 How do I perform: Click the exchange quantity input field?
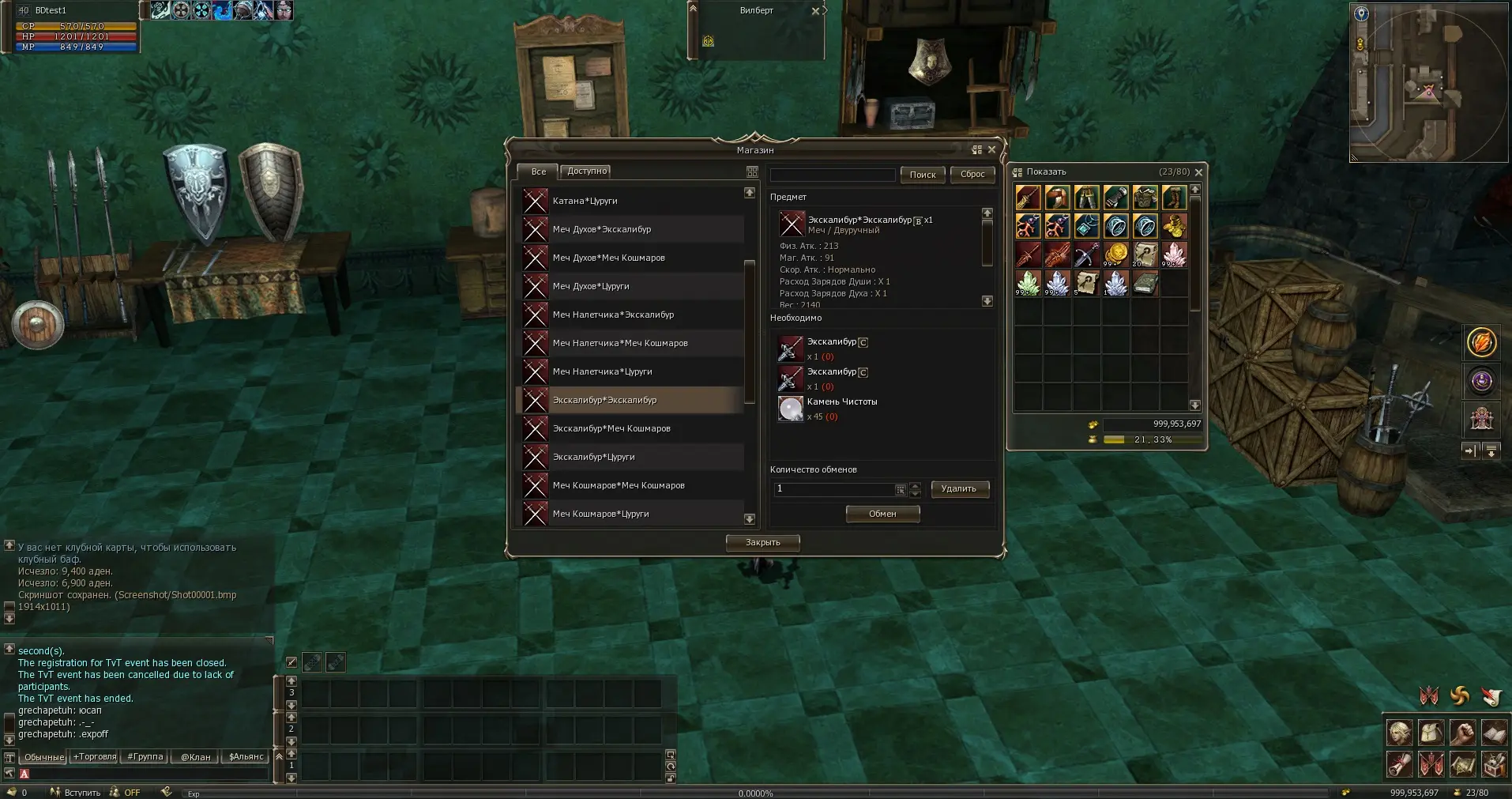(834, 489)
